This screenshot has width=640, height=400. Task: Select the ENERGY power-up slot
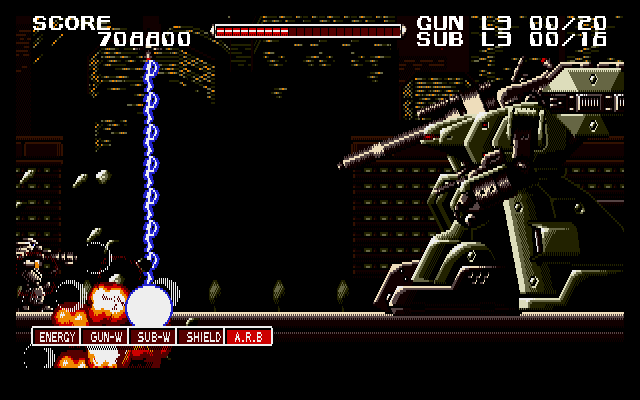coord(56,337)
